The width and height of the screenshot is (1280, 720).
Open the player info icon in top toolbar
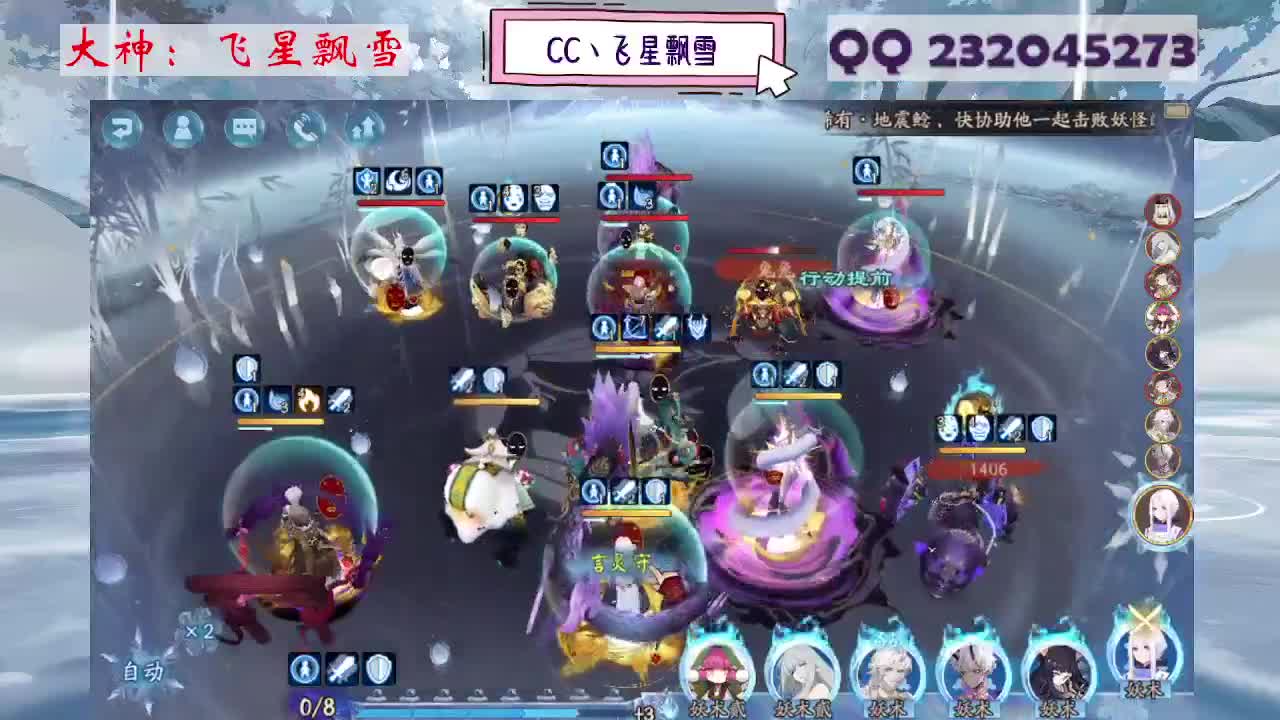click(x=183, y=128)
